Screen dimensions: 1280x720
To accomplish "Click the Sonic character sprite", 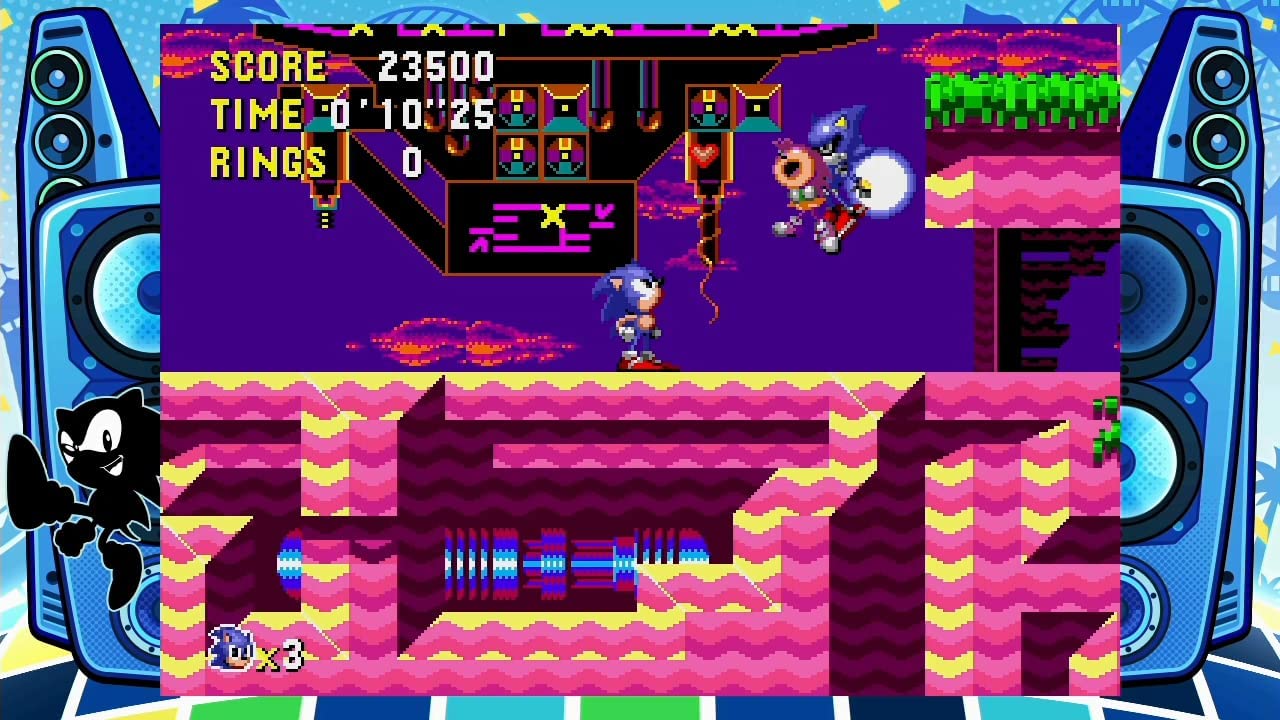I will 640,310.
